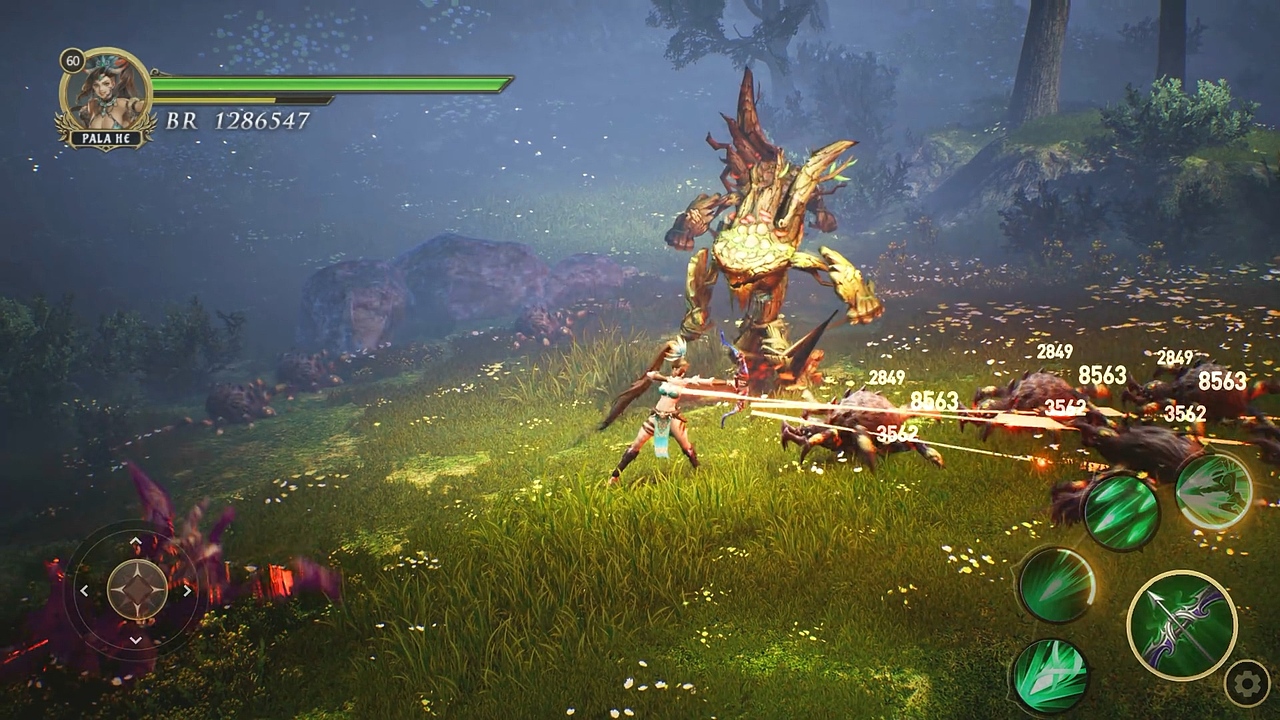Fire the bow and arrow basic attack
The image size is (1280, 720).
pos(1182,625)
